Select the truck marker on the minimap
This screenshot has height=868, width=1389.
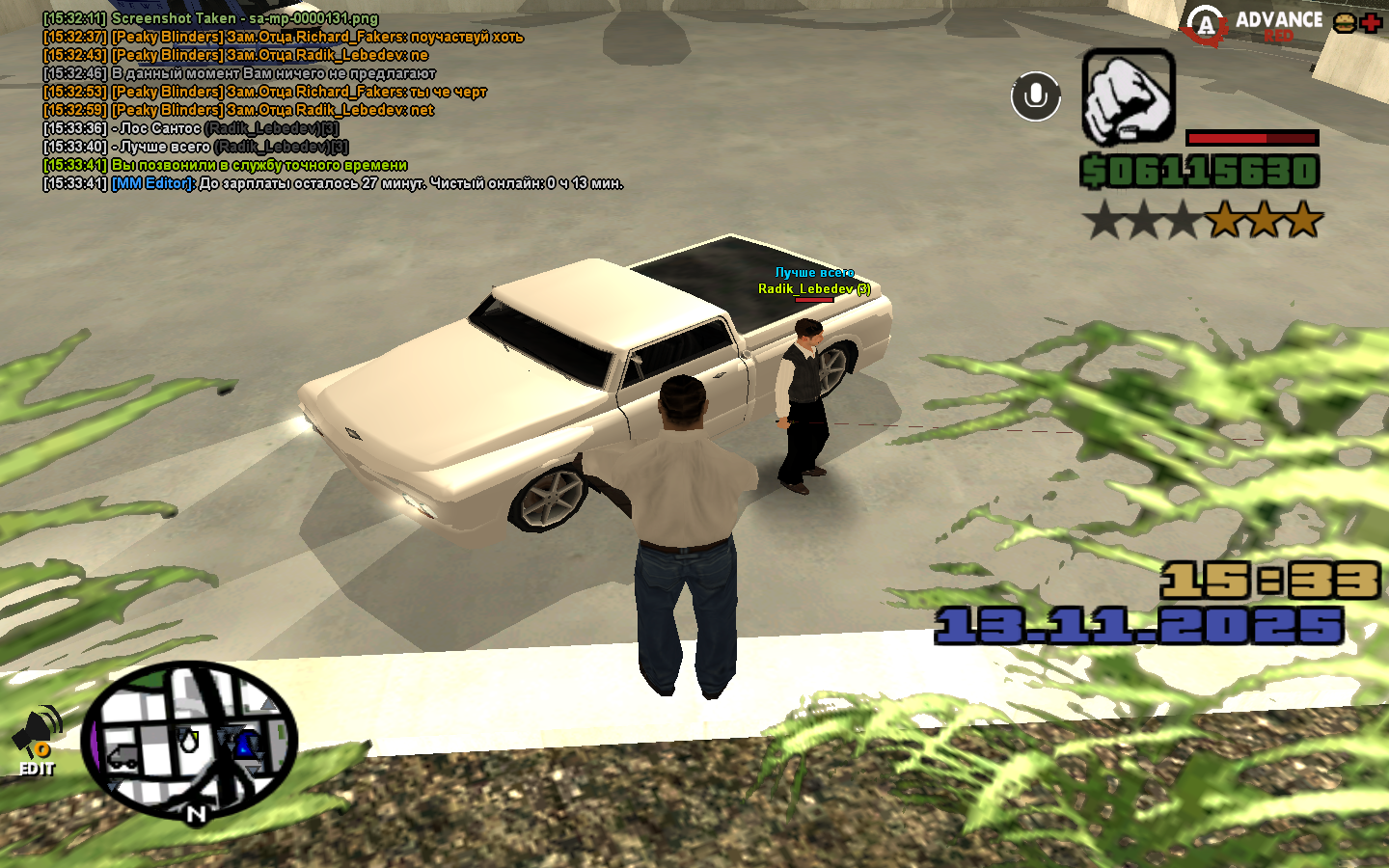click(123, 757)
